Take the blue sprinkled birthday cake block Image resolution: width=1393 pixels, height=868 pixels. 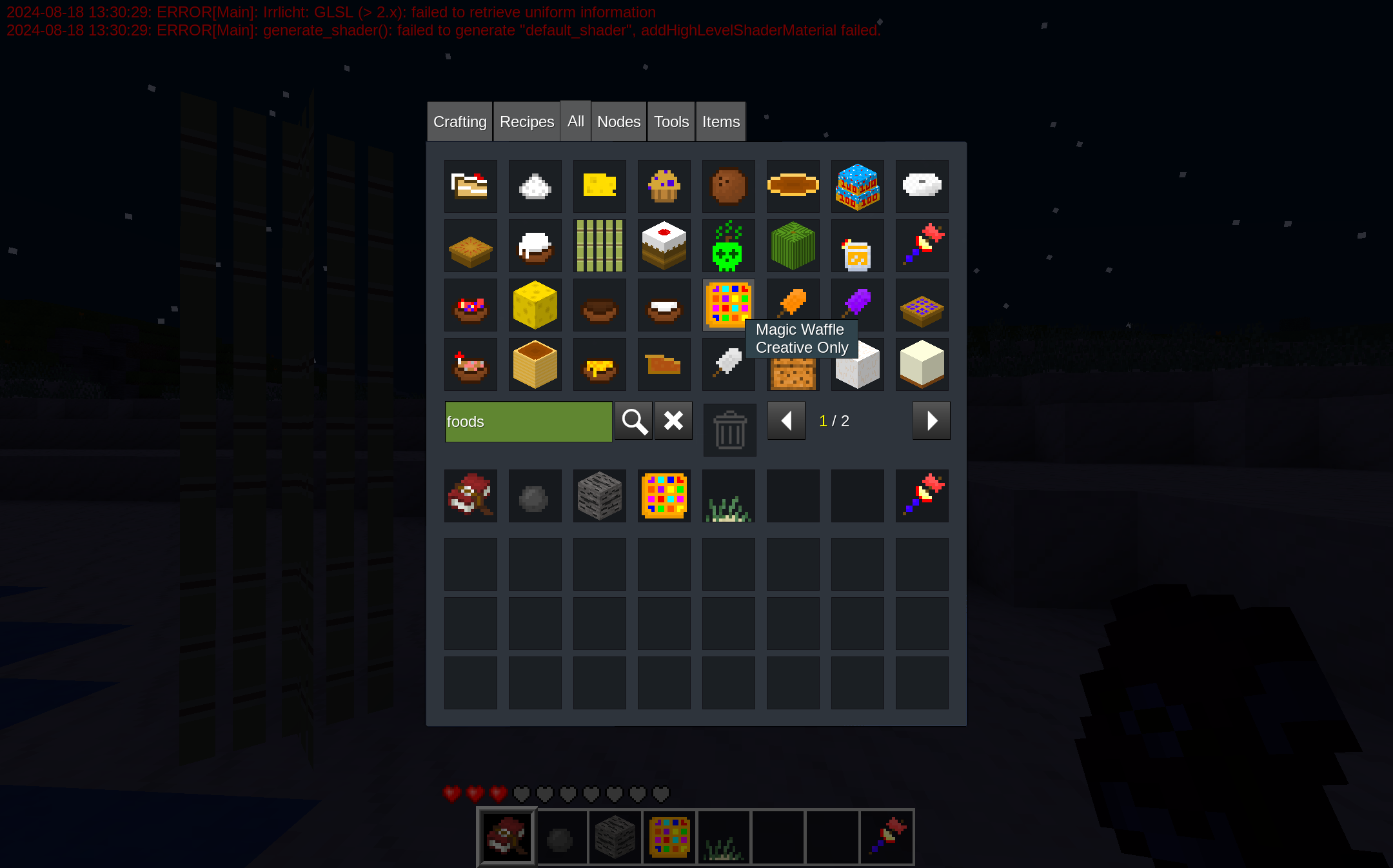857,187
